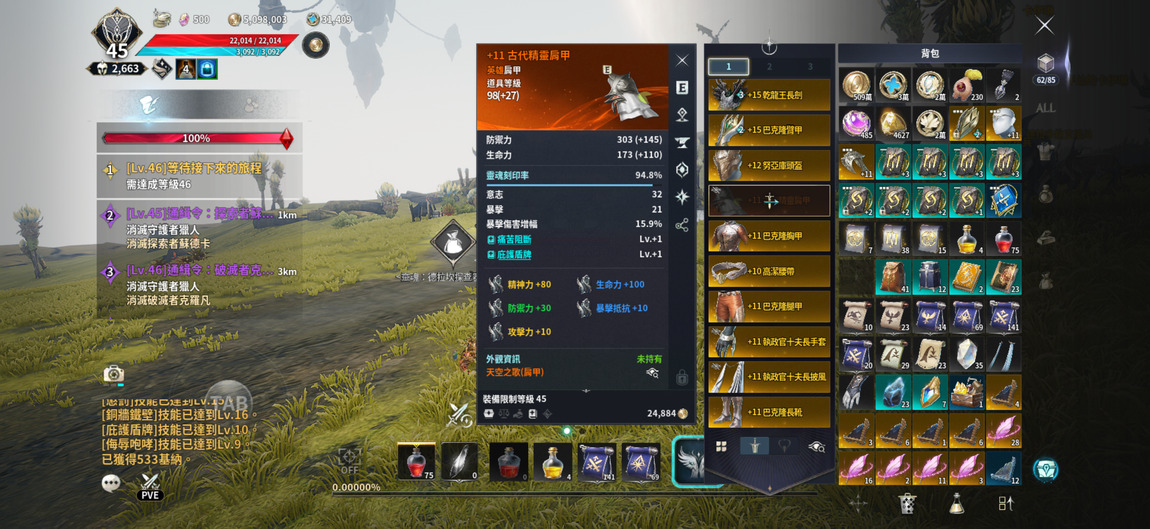Toggle the OFF auto-battle button
This screenshot has height=529, width=1150.
pyautogui.click(x=349, y=461)
